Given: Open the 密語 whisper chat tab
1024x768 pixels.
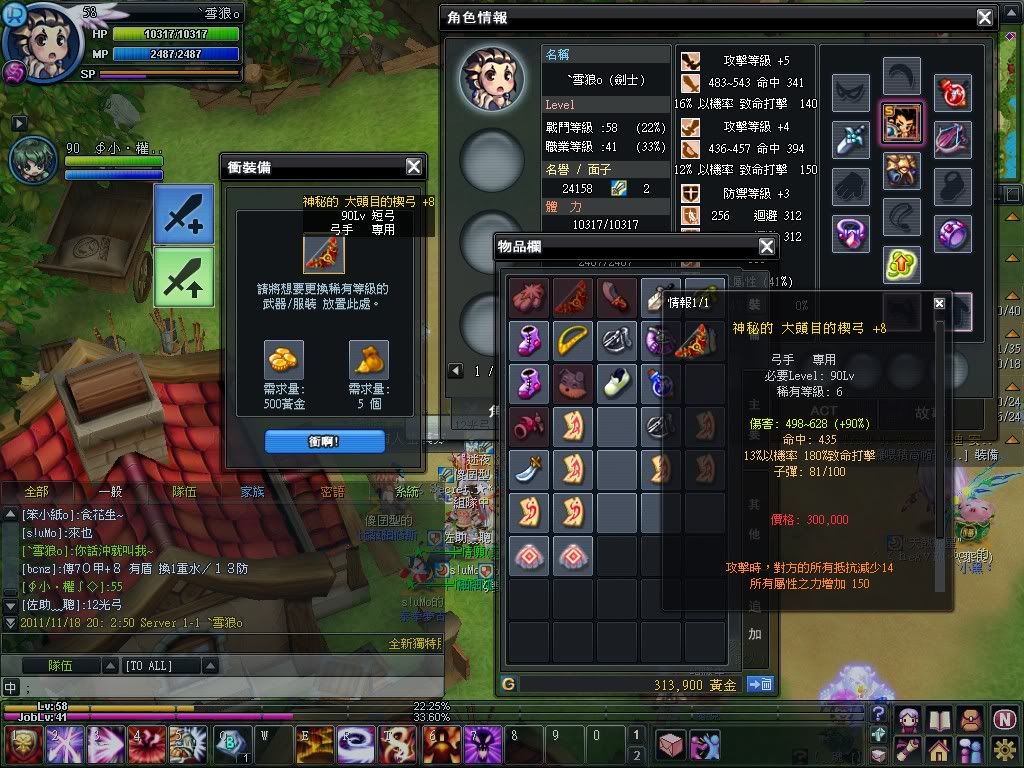Looking at the screenshot, I should [332, 492].
